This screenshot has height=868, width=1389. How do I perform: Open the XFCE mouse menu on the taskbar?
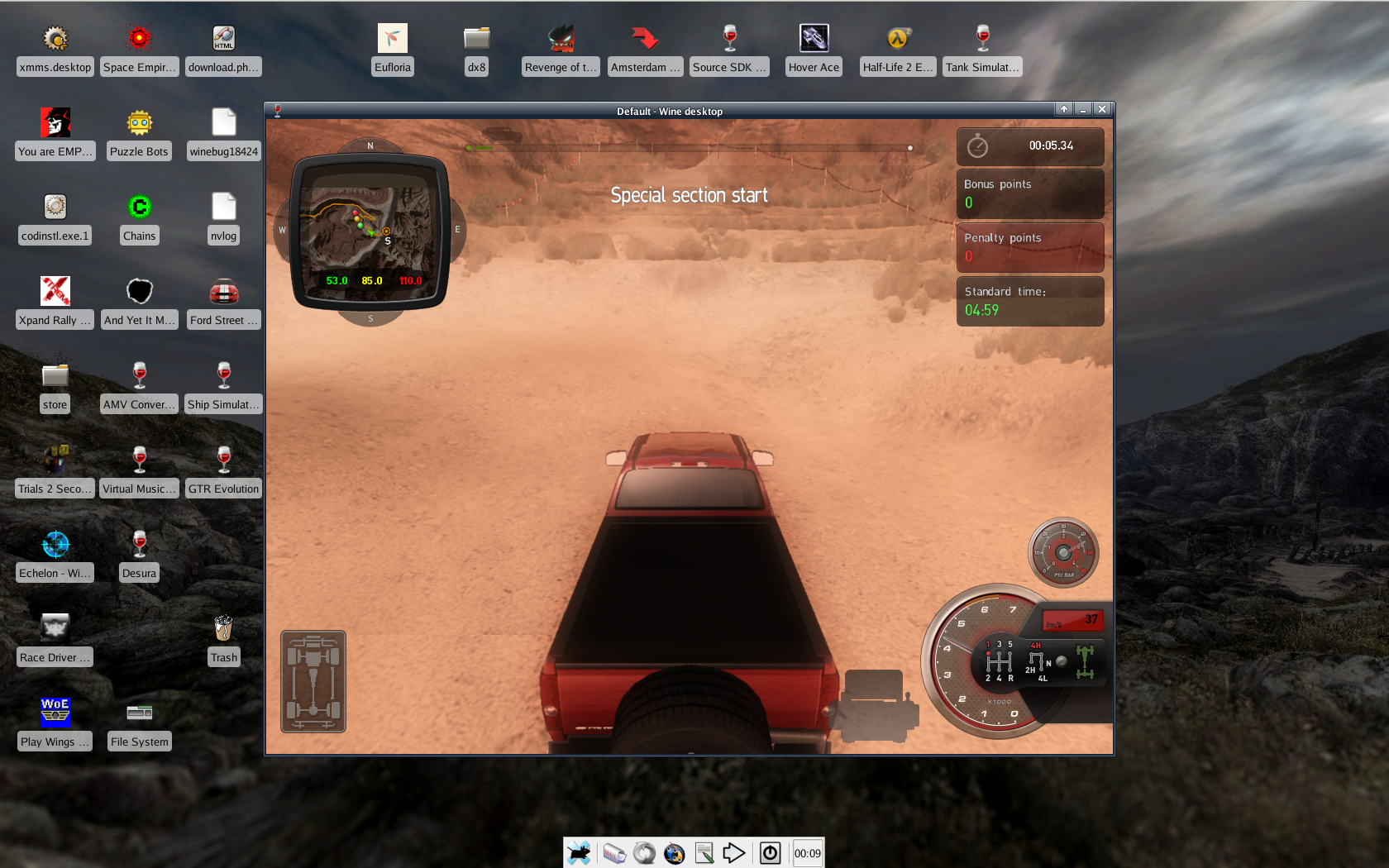[x=579, y=852]
